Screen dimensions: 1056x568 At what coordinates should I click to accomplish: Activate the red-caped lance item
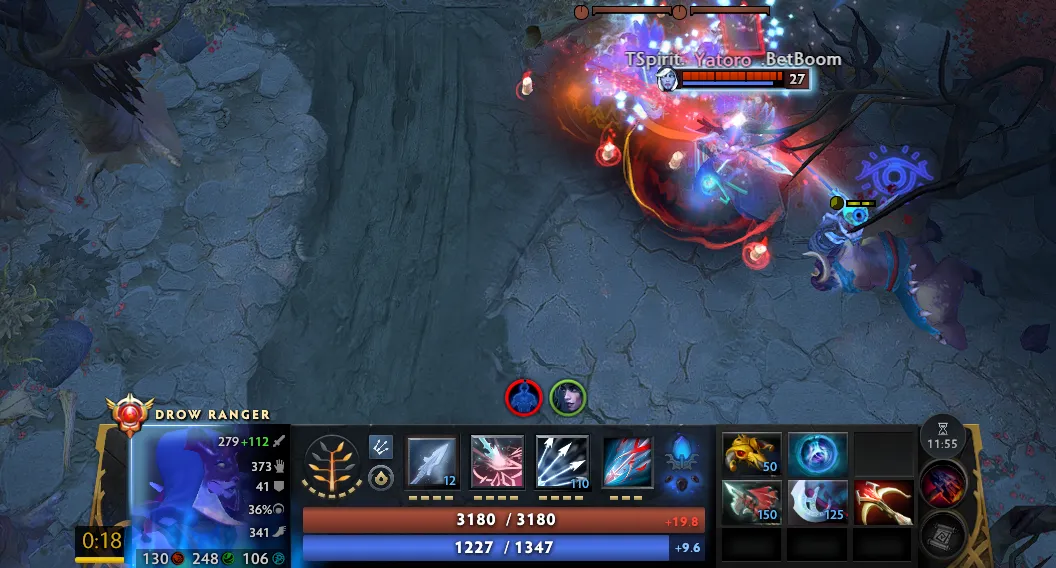tap(751, 502)
